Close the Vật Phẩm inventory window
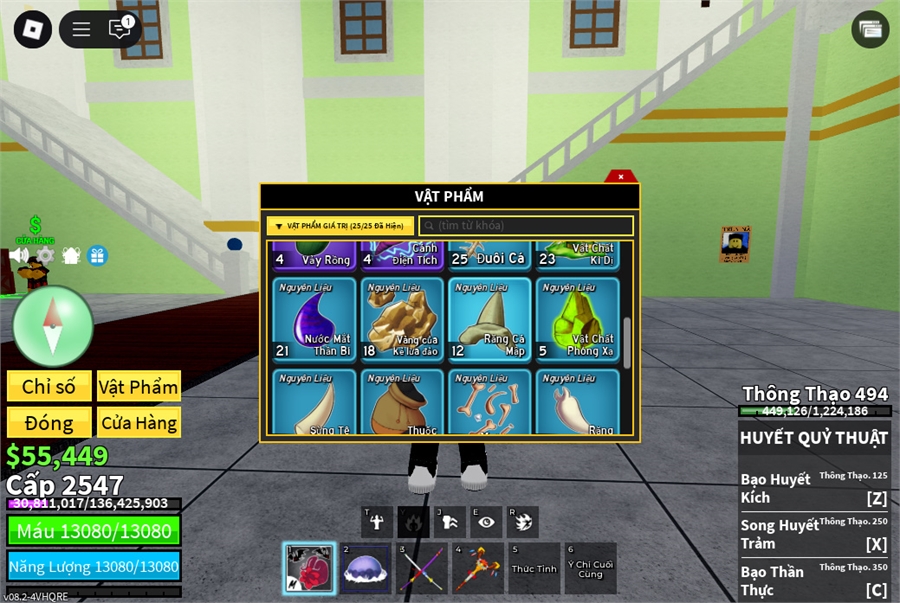This screenshot has height=603, width=900. tap(621, 177)
